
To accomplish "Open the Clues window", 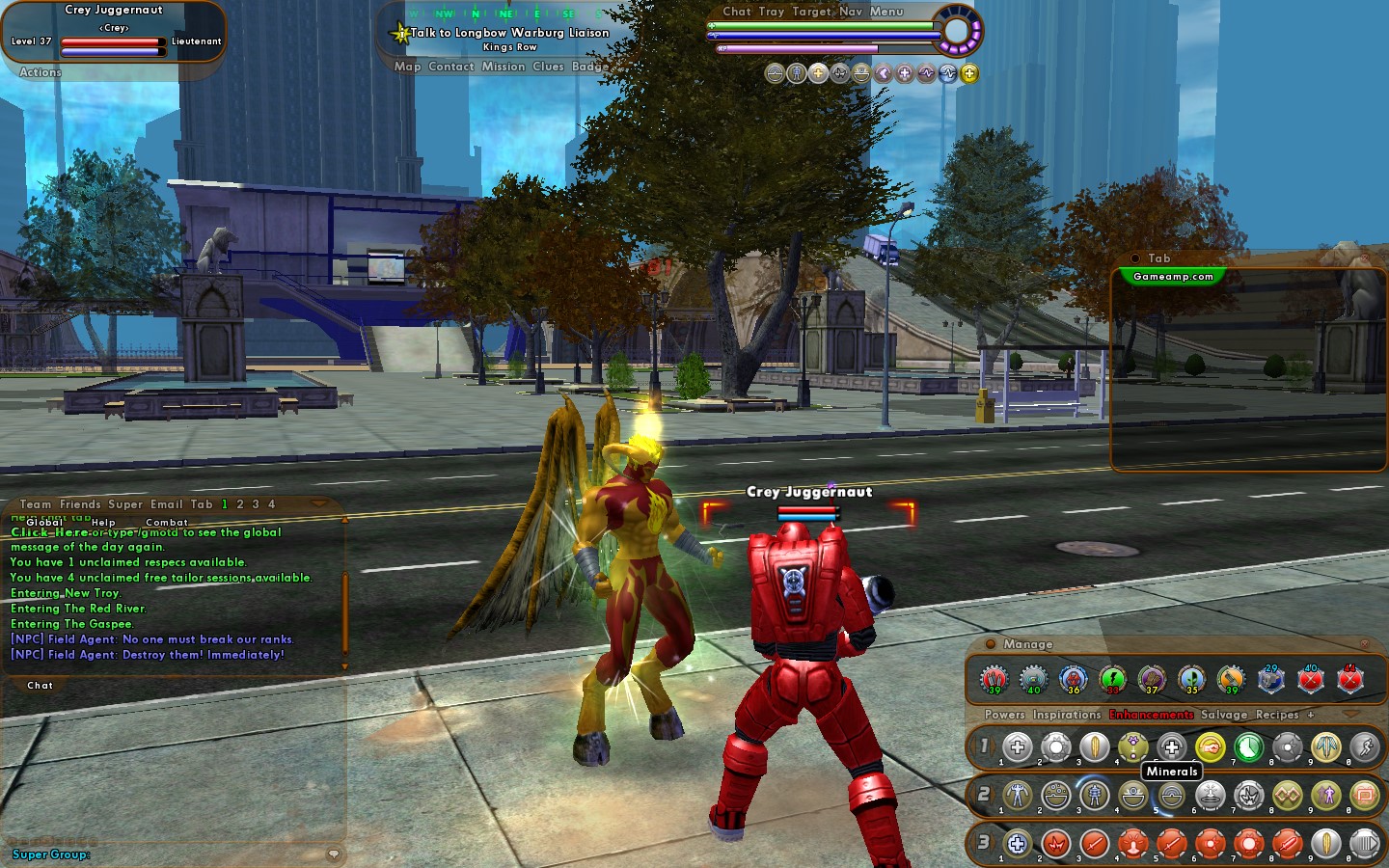I will [x=548, y=67].
